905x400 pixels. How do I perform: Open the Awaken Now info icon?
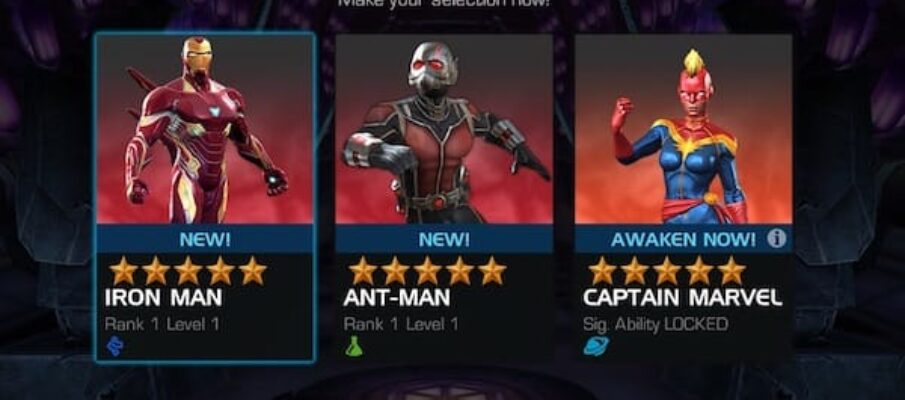pos(777,238)
